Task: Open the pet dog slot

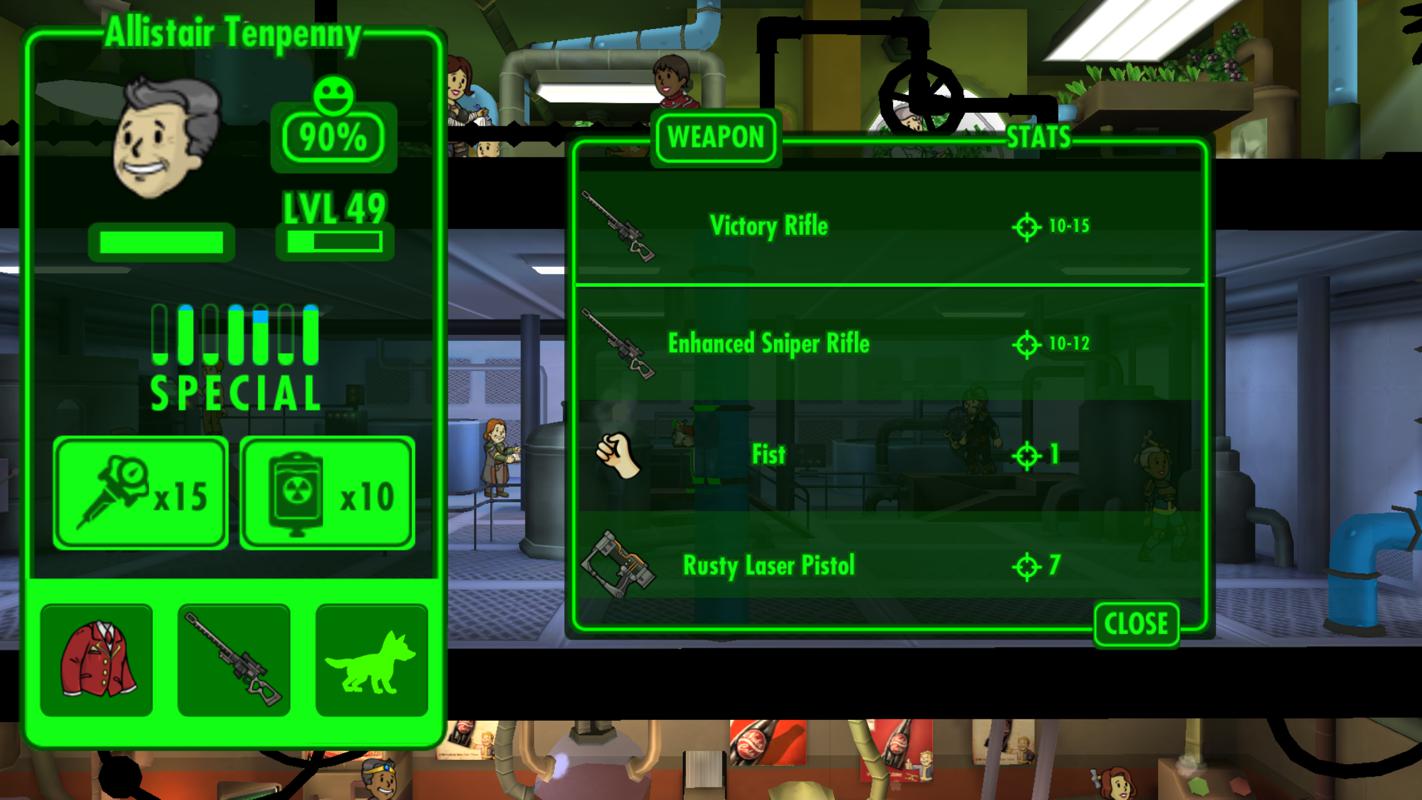Action: [x=371, y=660]
